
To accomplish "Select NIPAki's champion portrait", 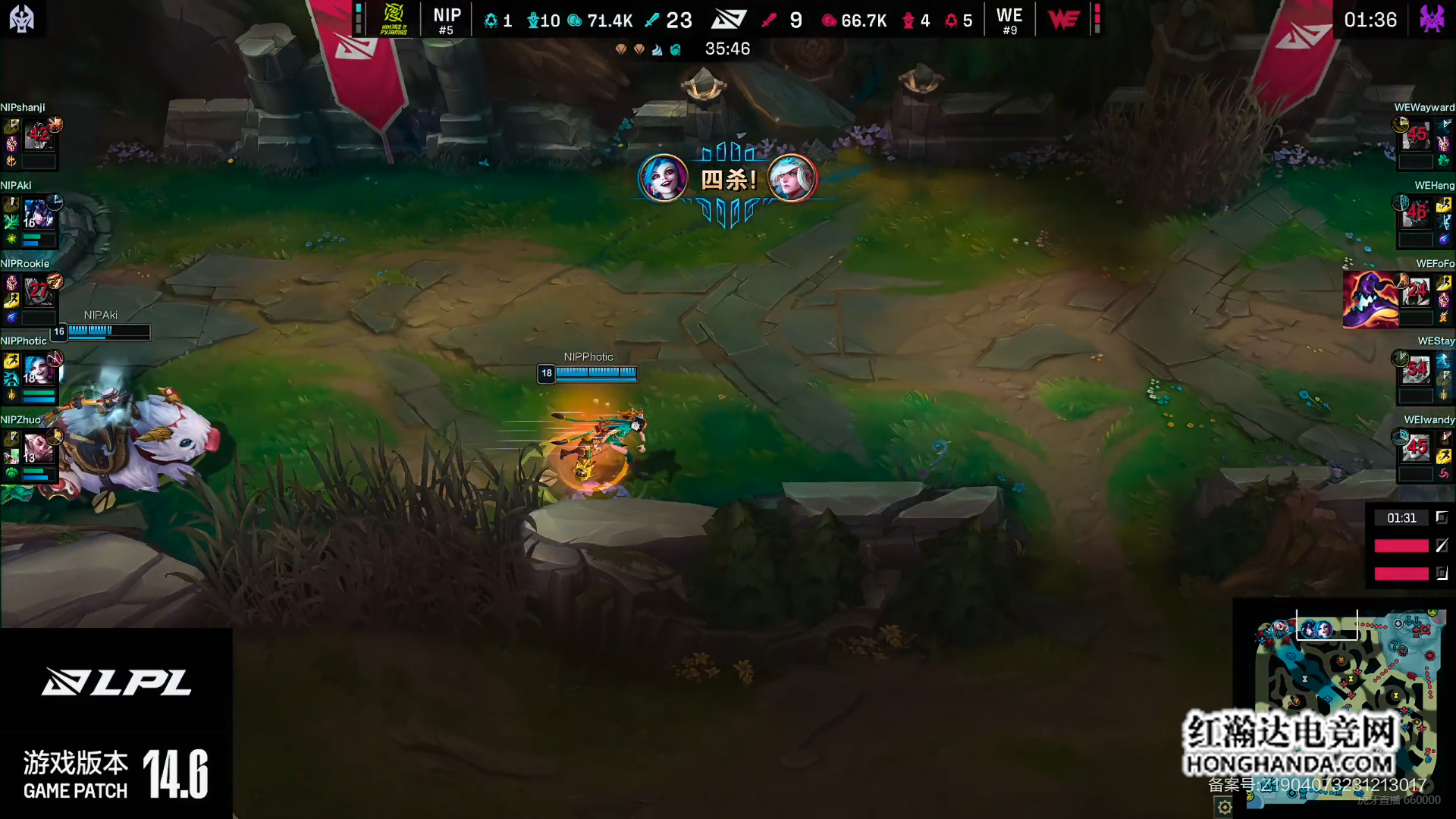I will tap(37, 215).
